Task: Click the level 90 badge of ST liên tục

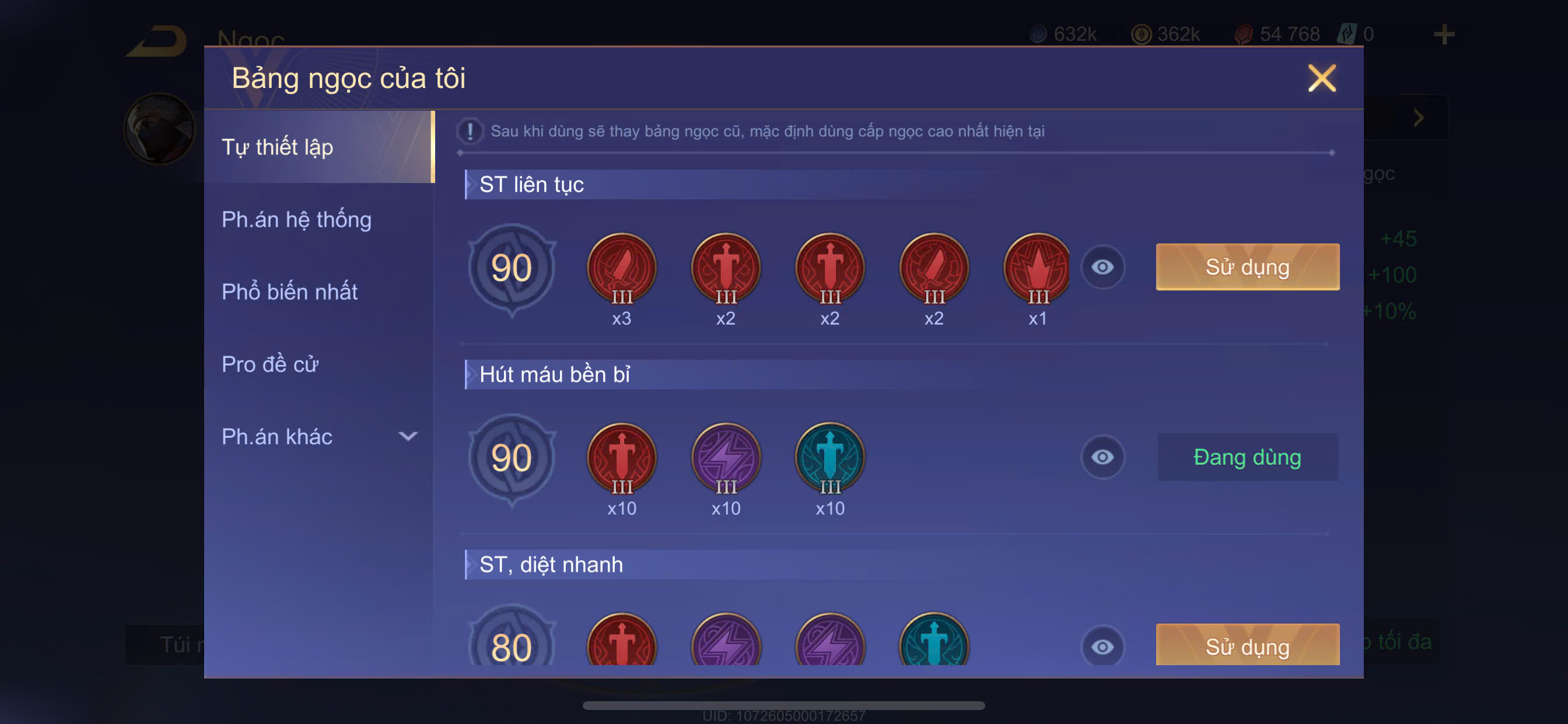Action: point(512,268)
